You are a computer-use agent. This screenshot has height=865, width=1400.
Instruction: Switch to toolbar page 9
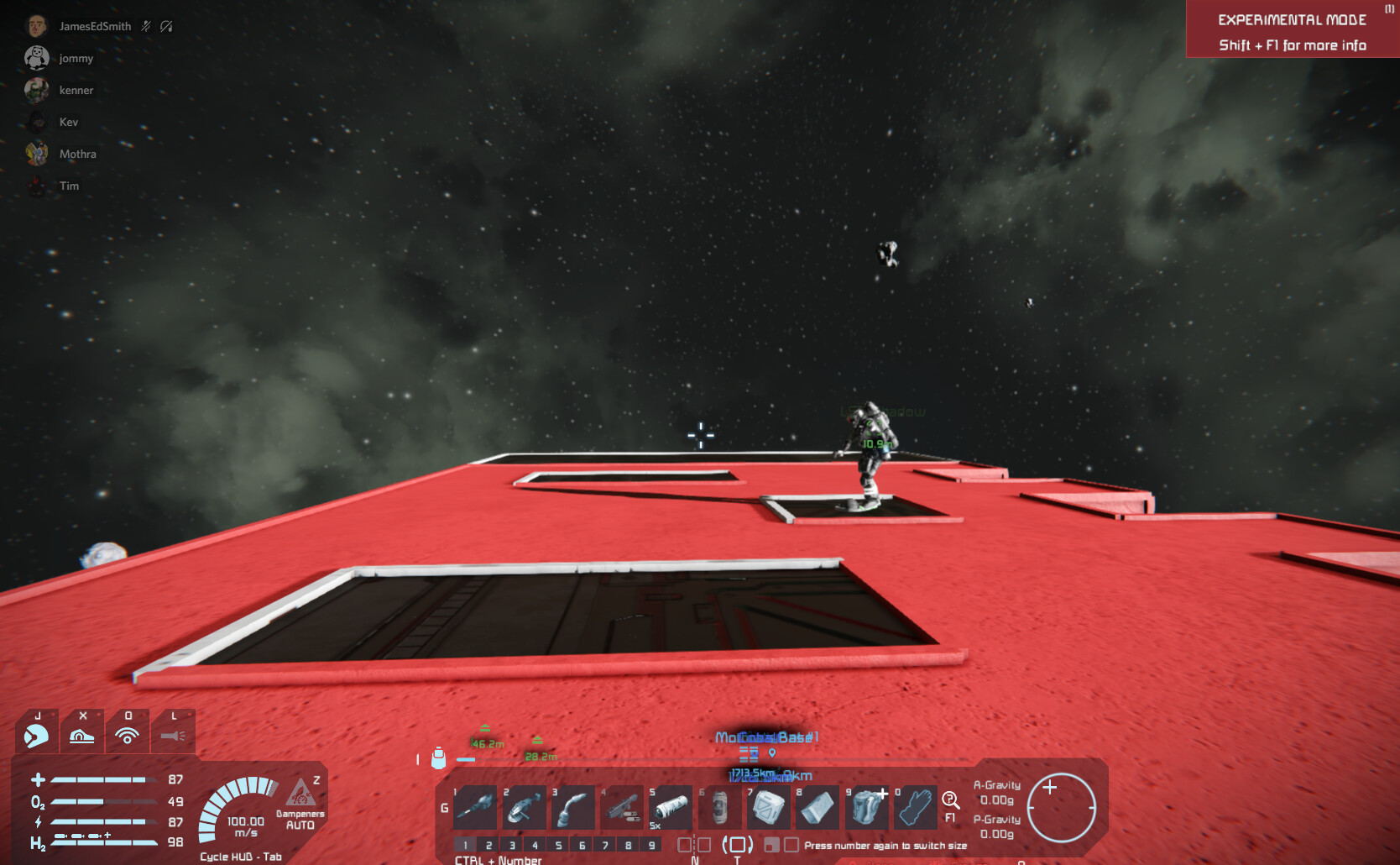click(651, 845)
